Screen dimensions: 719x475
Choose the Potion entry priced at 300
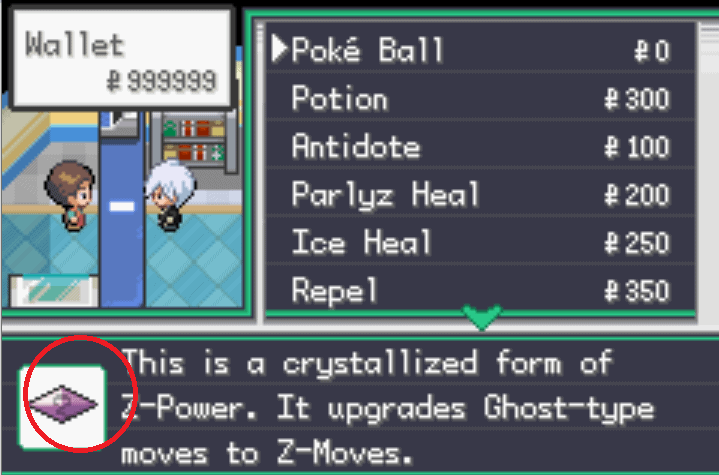[x=339, y=99]
